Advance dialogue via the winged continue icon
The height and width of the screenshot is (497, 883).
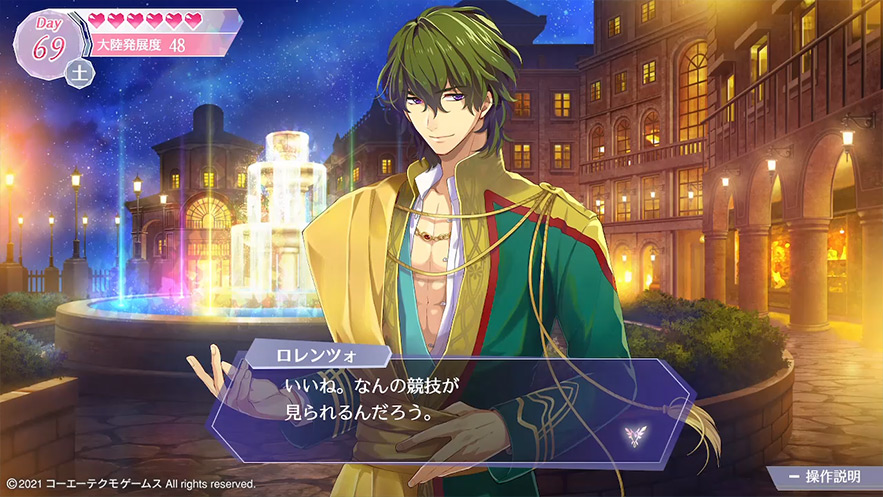click(632, 434)
